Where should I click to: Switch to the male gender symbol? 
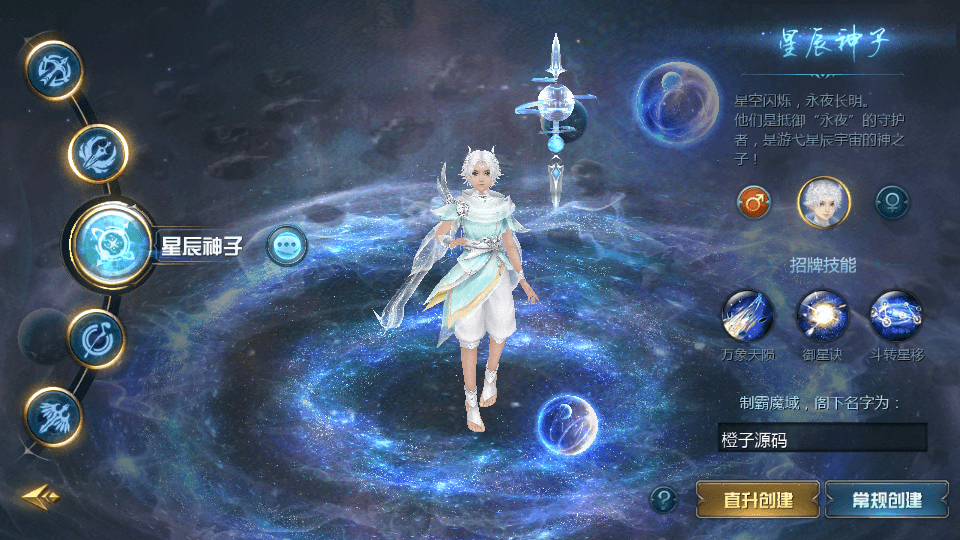[x=754, y=202]
